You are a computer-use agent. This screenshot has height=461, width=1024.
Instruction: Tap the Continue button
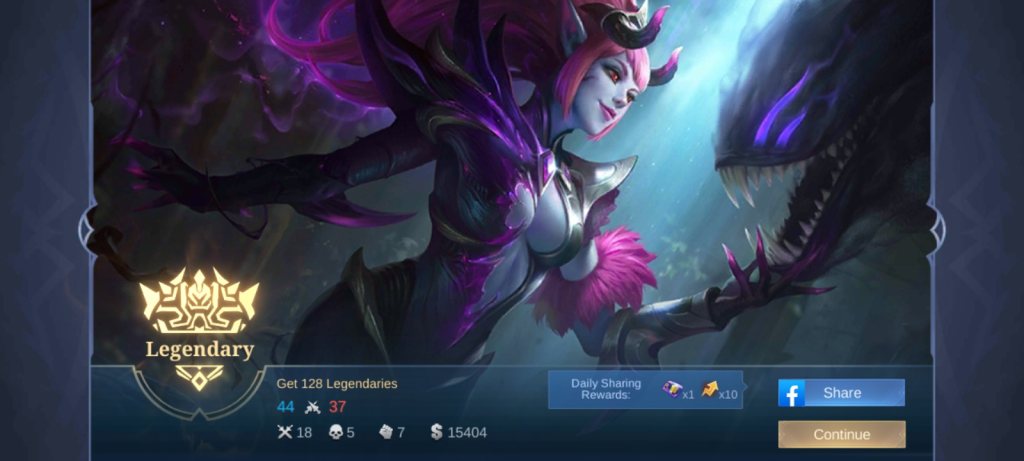(x=841, y=435)
